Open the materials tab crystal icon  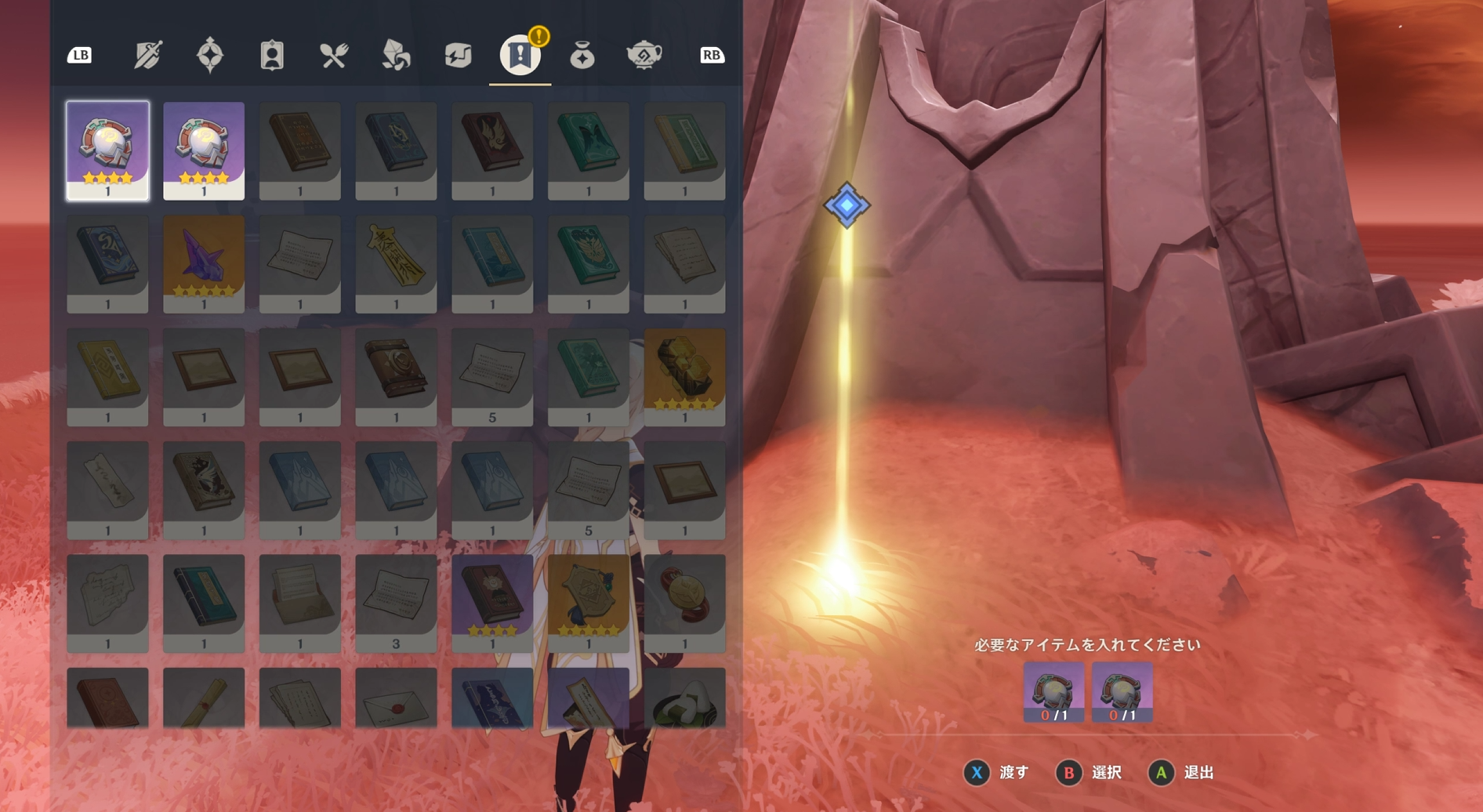click(395, 55)
